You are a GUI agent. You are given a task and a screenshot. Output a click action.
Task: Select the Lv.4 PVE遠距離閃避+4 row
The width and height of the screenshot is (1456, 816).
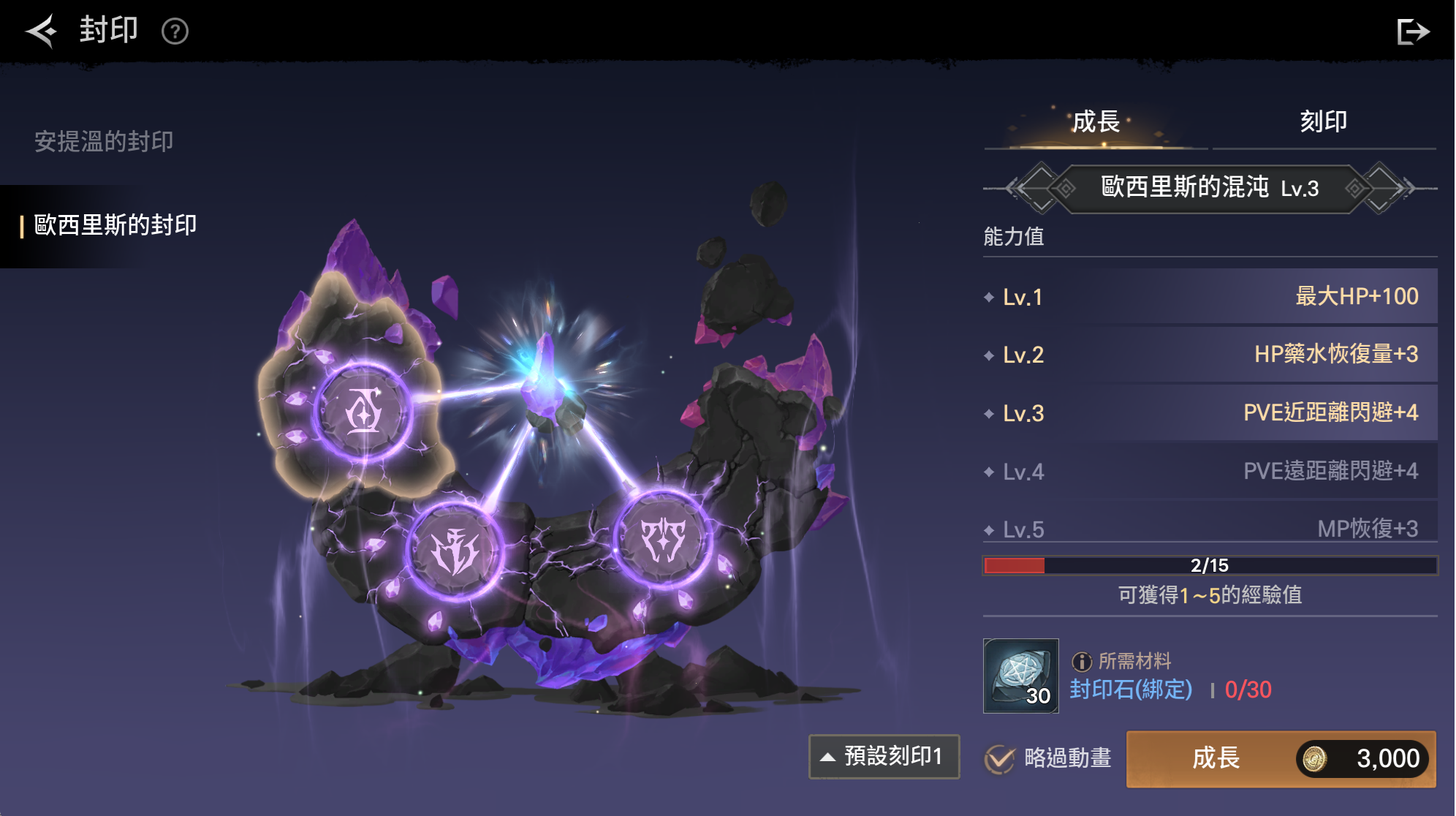tap(1210, 472)
